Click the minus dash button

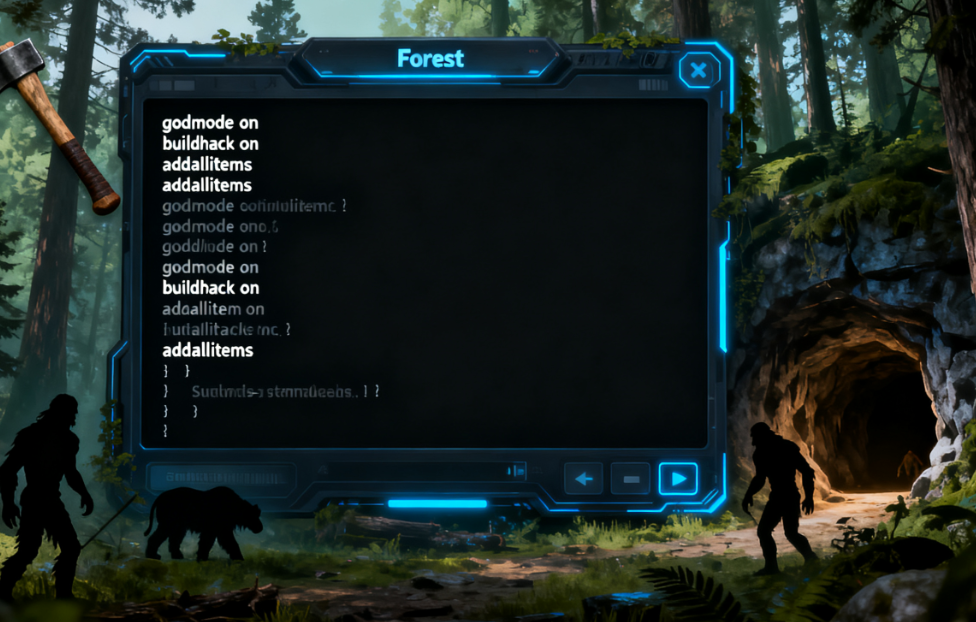[631, 479]
